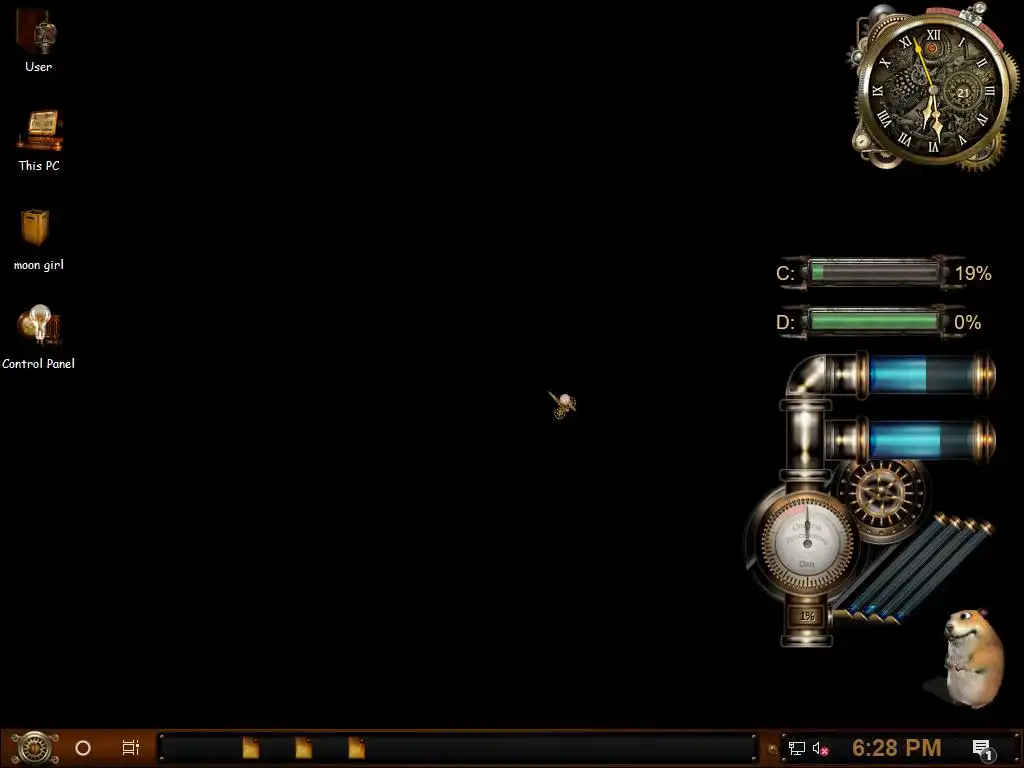1024x768 pixels.
Task: Open the notification action center icon
Action: [x=981, y=747]
